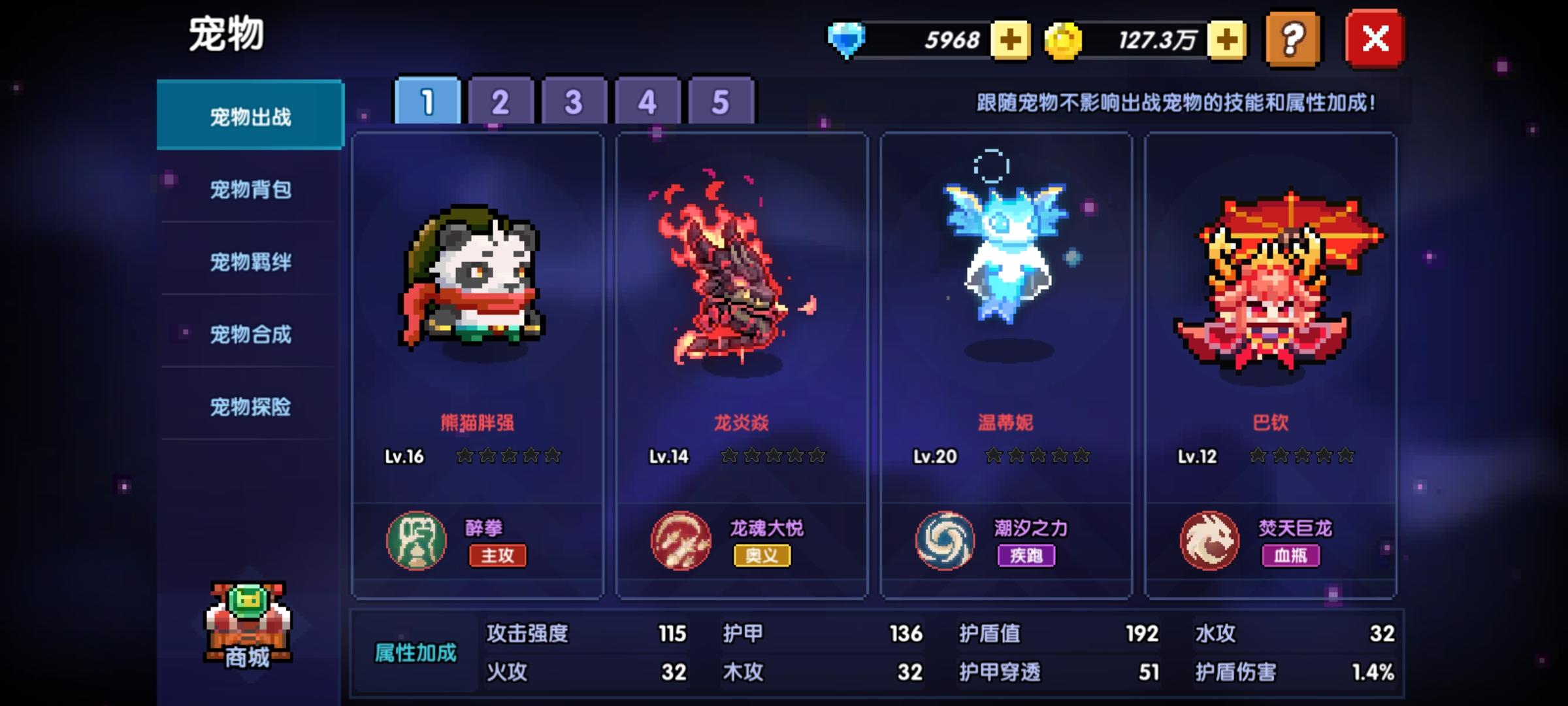Image resolution: width=1568 pixels, height=706 pixels.
Task: Tap the plus button beside gold coins
Action: click(x=1228, y=41)
